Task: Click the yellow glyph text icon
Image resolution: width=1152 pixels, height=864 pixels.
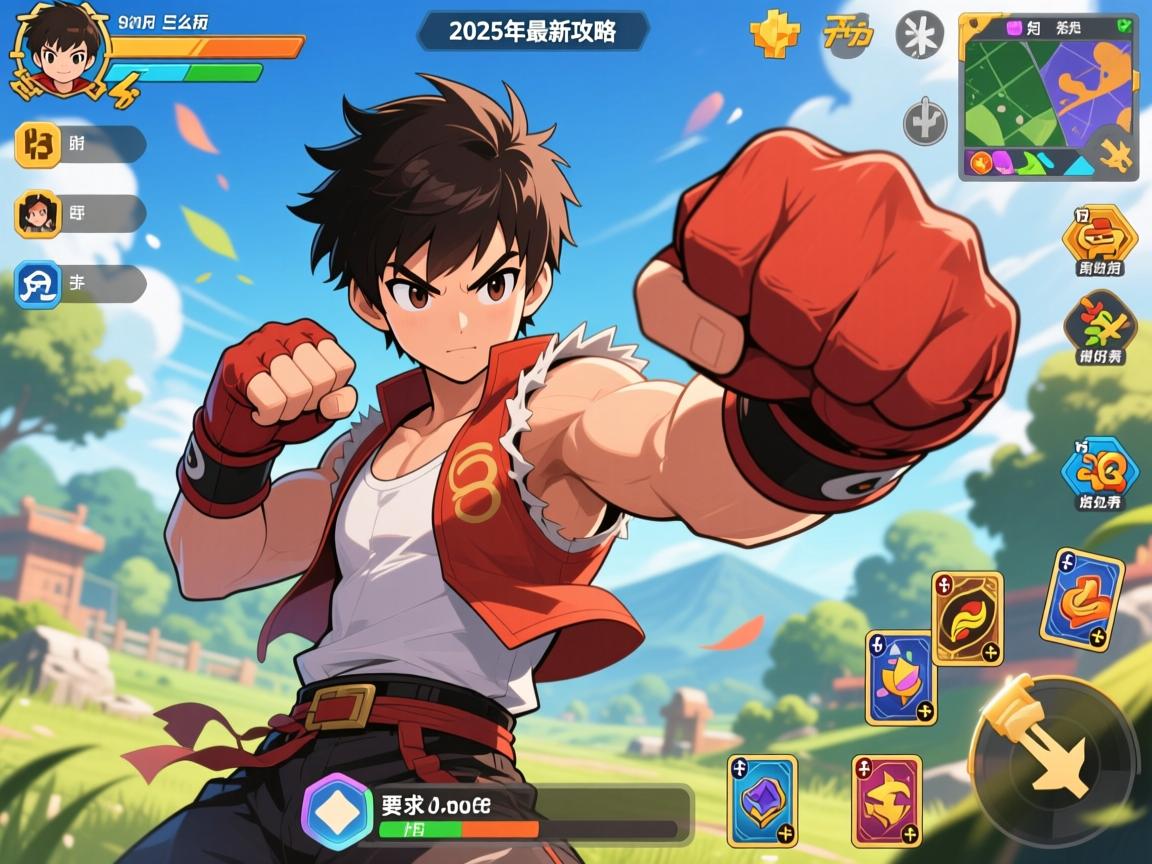Action: (847, 35)
